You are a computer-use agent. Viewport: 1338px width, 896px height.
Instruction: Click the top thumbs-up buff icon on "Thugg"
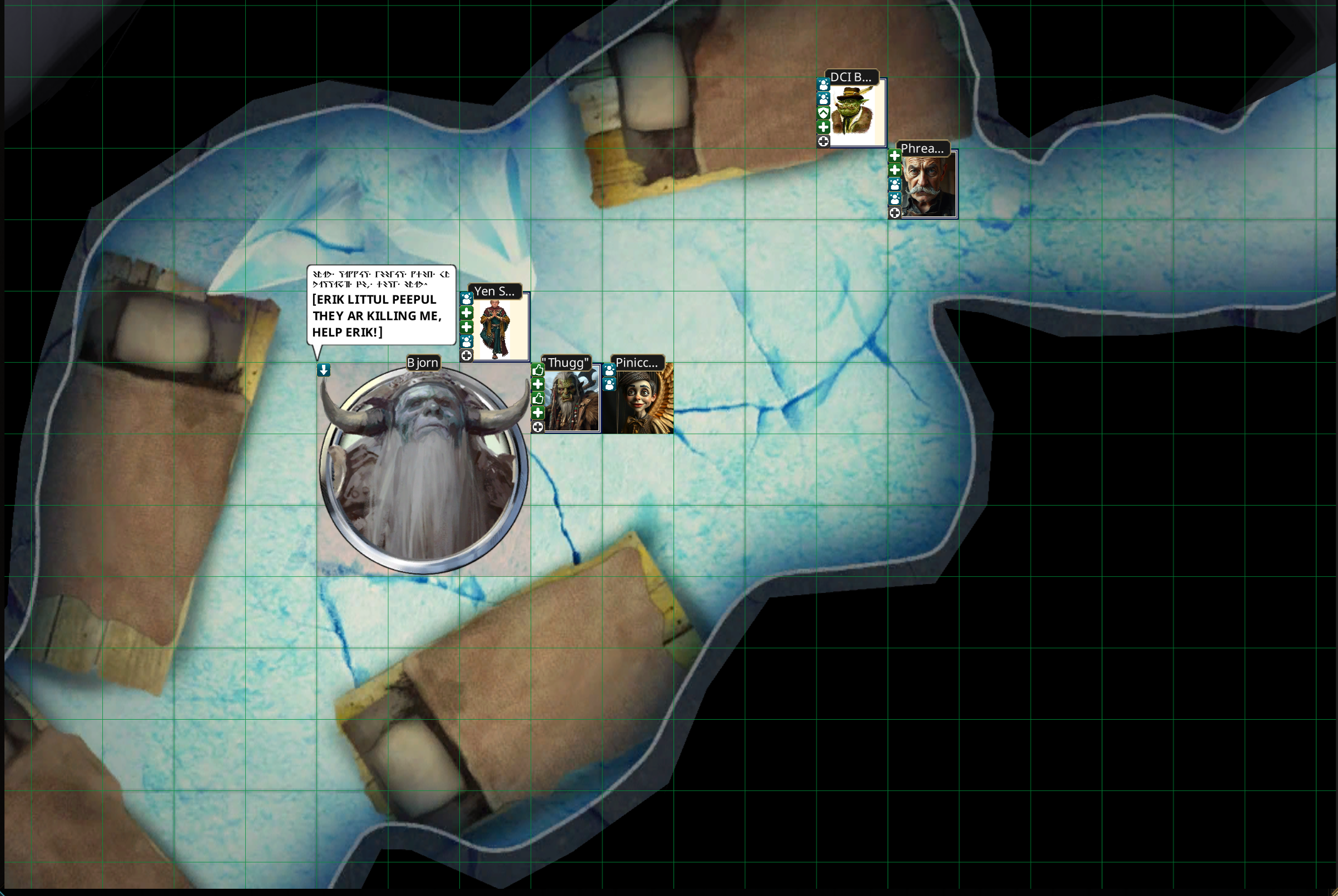coord(538,370)
